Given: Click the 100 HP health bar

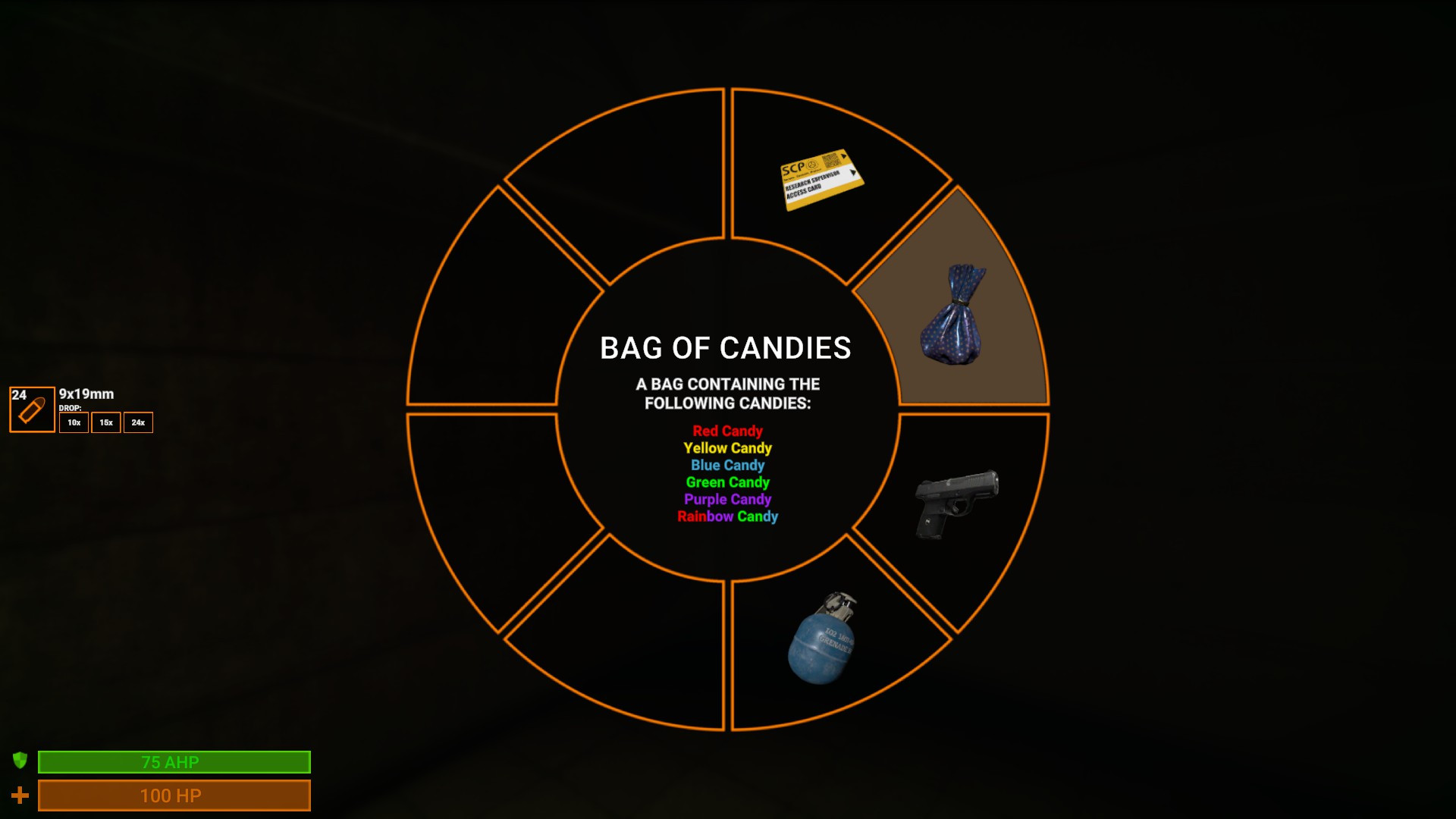Looking at the screenshot, I should point(173,795).
